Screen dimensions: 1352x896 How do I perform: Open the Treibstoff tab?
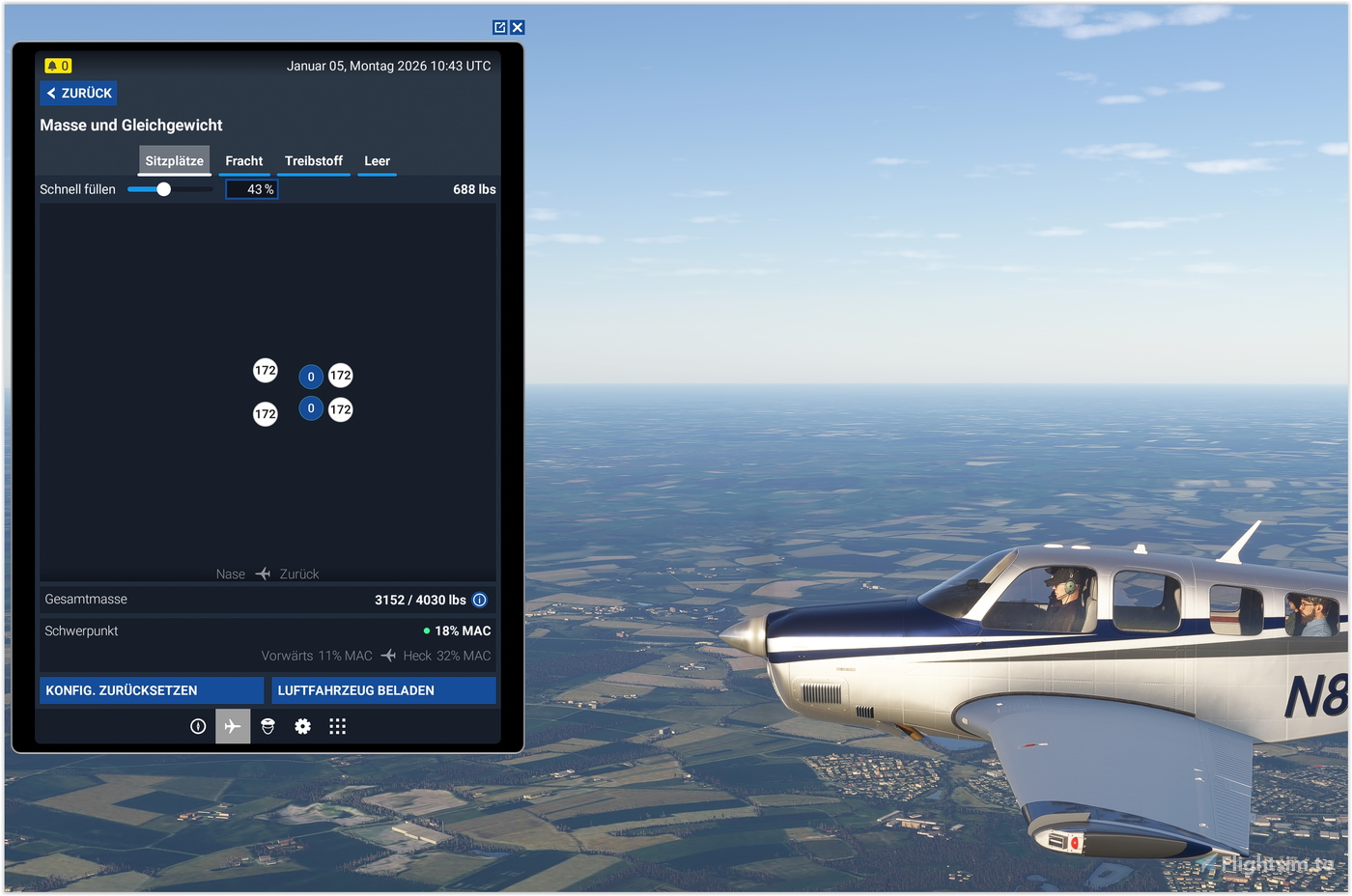point(313,161)
